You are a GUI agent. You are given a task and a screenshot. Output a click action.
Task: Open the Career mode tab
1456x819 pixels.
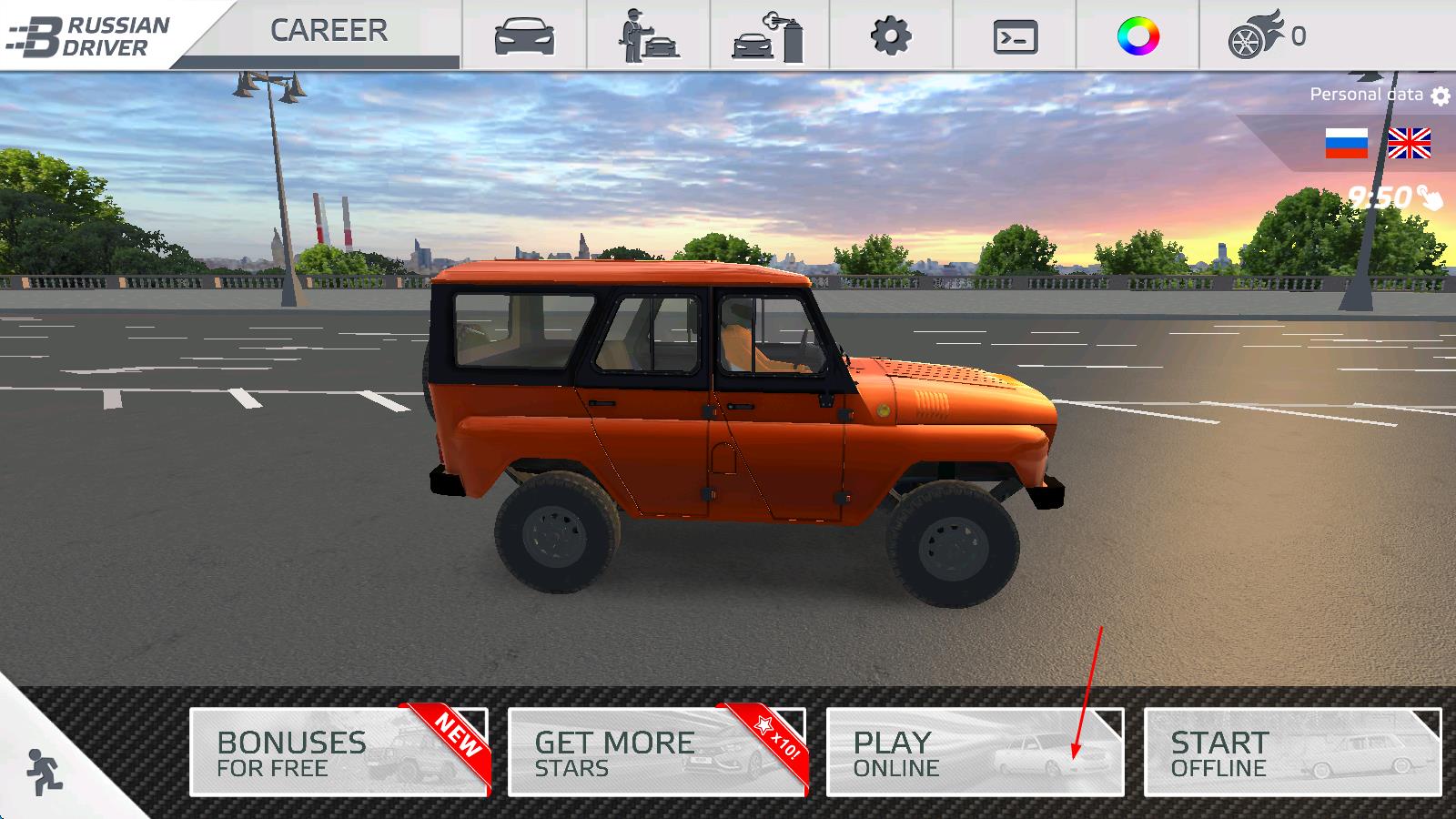click(x=328, y=31)
